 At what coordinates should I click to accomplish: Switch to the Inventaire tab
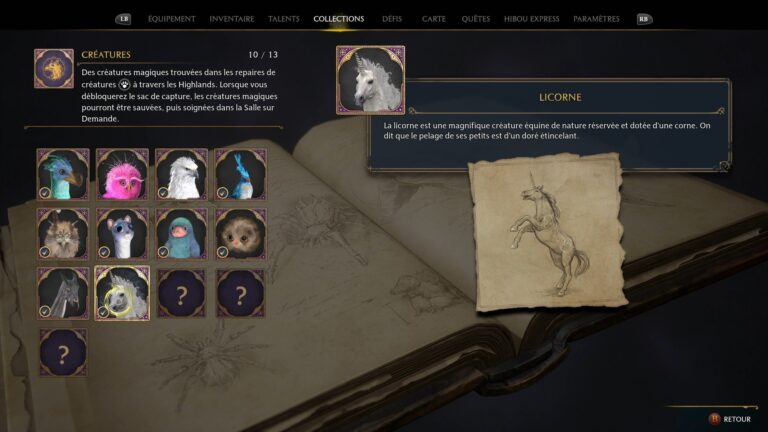point(232,19)
